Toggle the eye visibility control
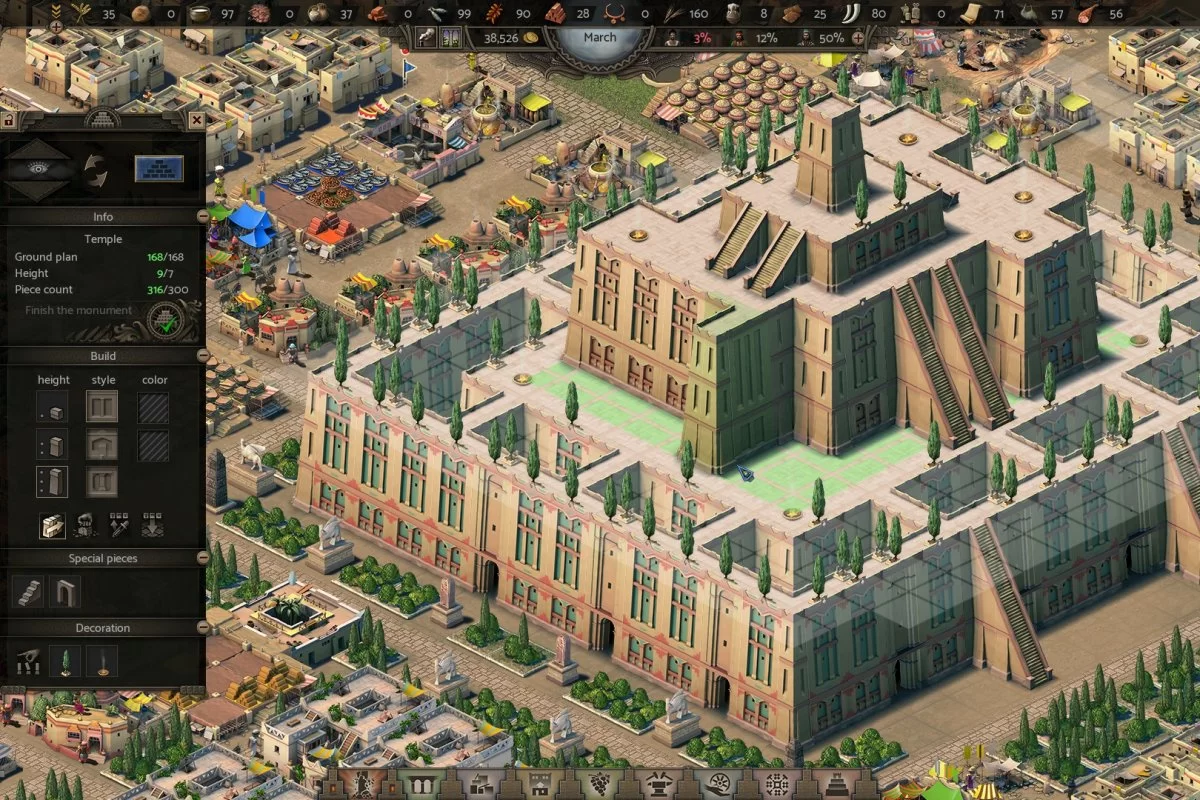Image resolution: width=1200 pixels, height=800 pixels. [39, 168]
